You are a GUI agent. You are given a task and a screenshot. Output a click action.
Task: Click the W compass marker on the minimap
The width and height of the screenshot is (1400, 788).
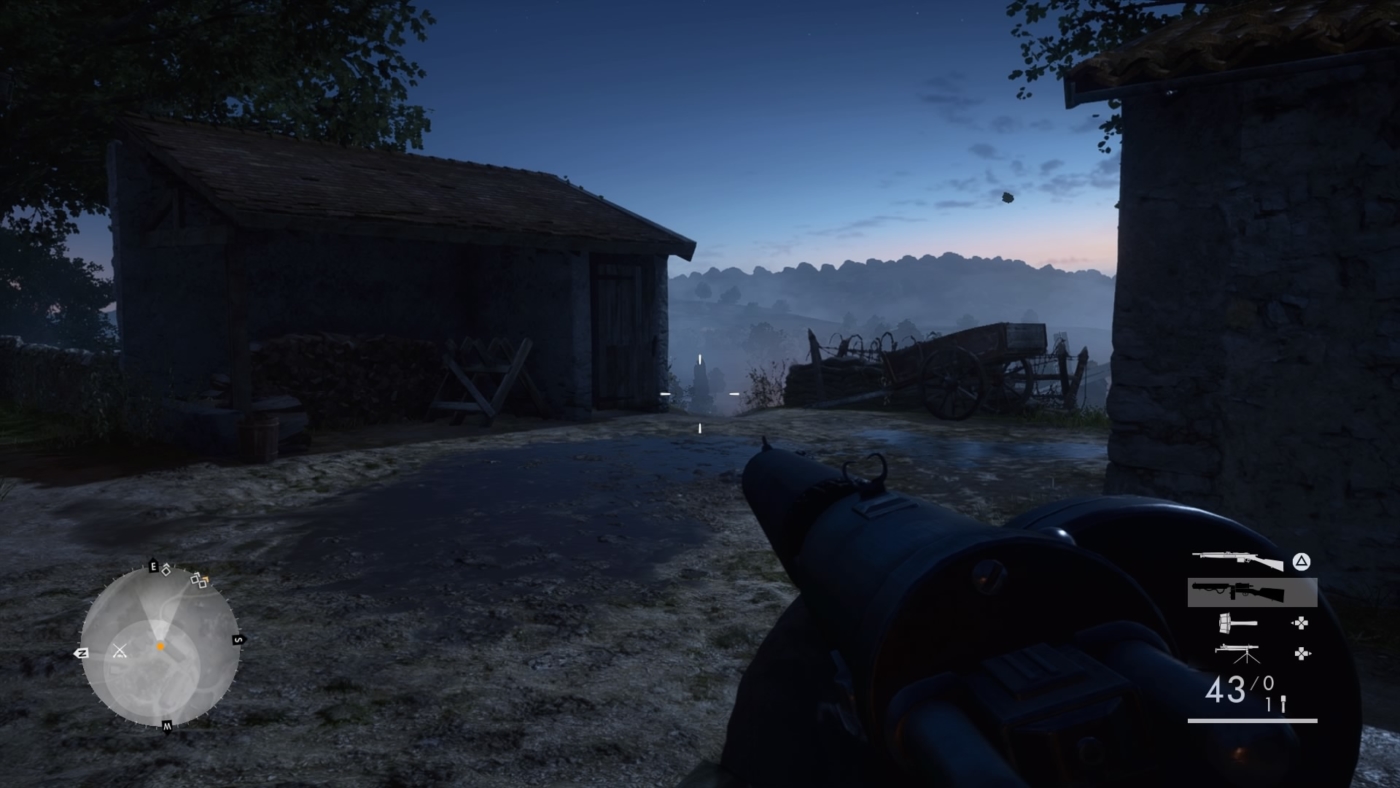168,724
